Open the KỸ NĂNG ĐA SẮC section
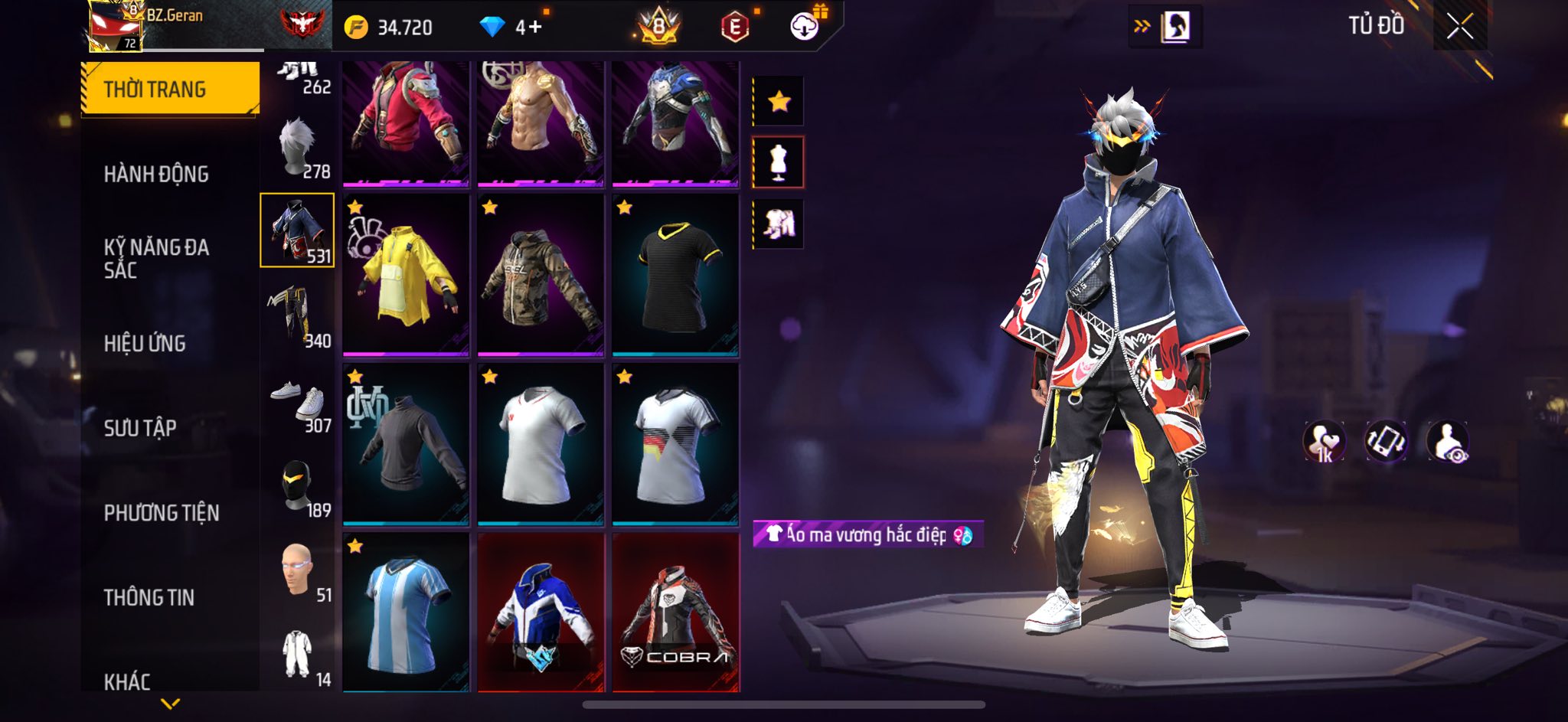 (156, 258)
